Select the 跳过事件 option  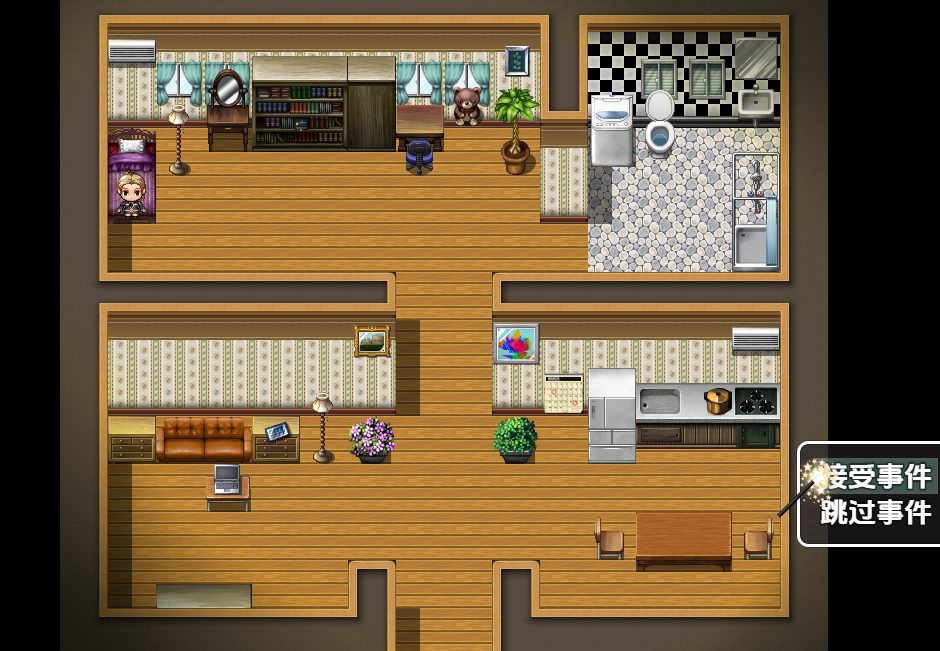pyautogui.click(x=875, y=513)
